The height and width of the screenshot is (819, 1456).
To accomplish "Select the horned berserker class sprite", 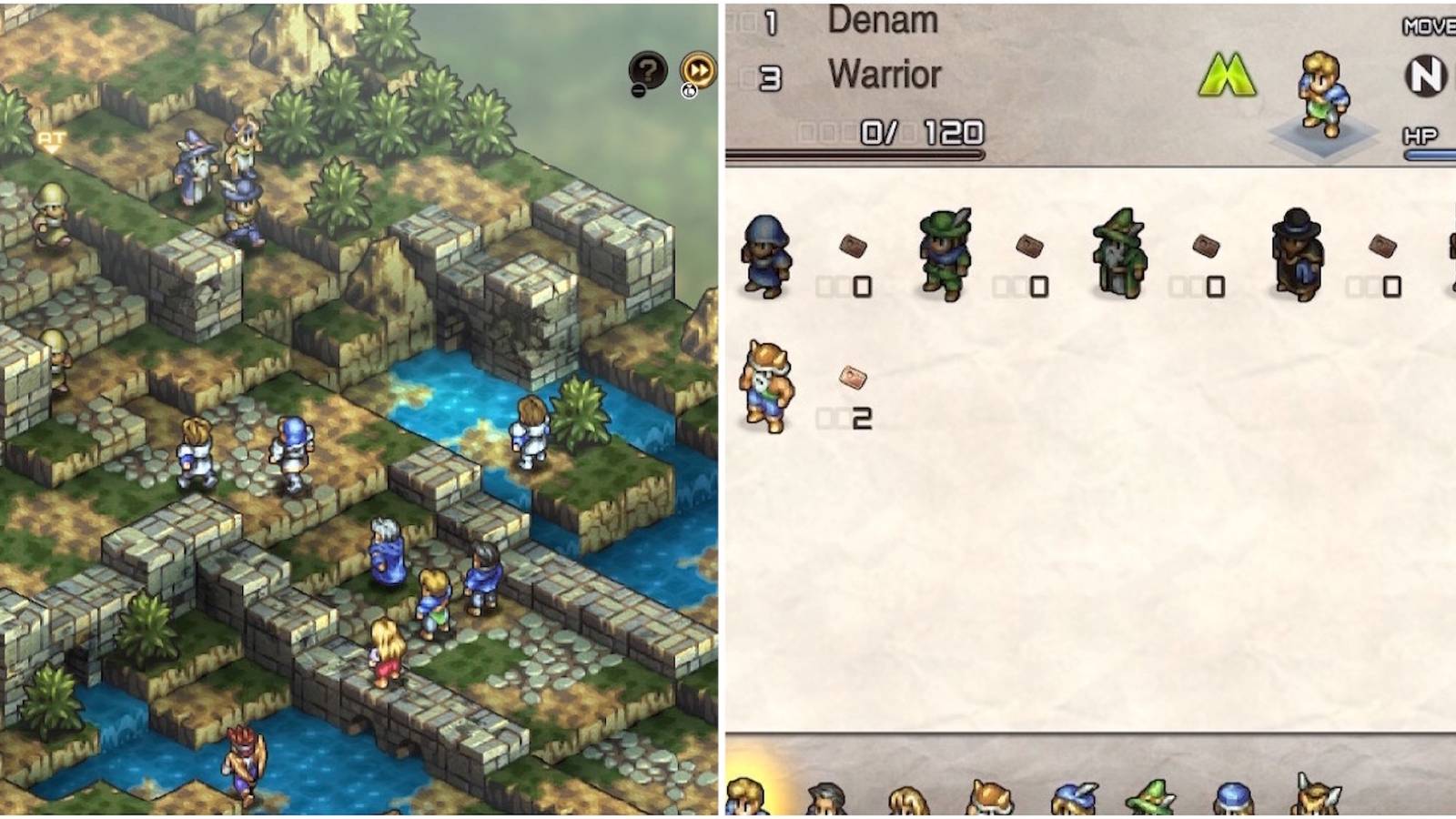I will [x=764, y=389].
